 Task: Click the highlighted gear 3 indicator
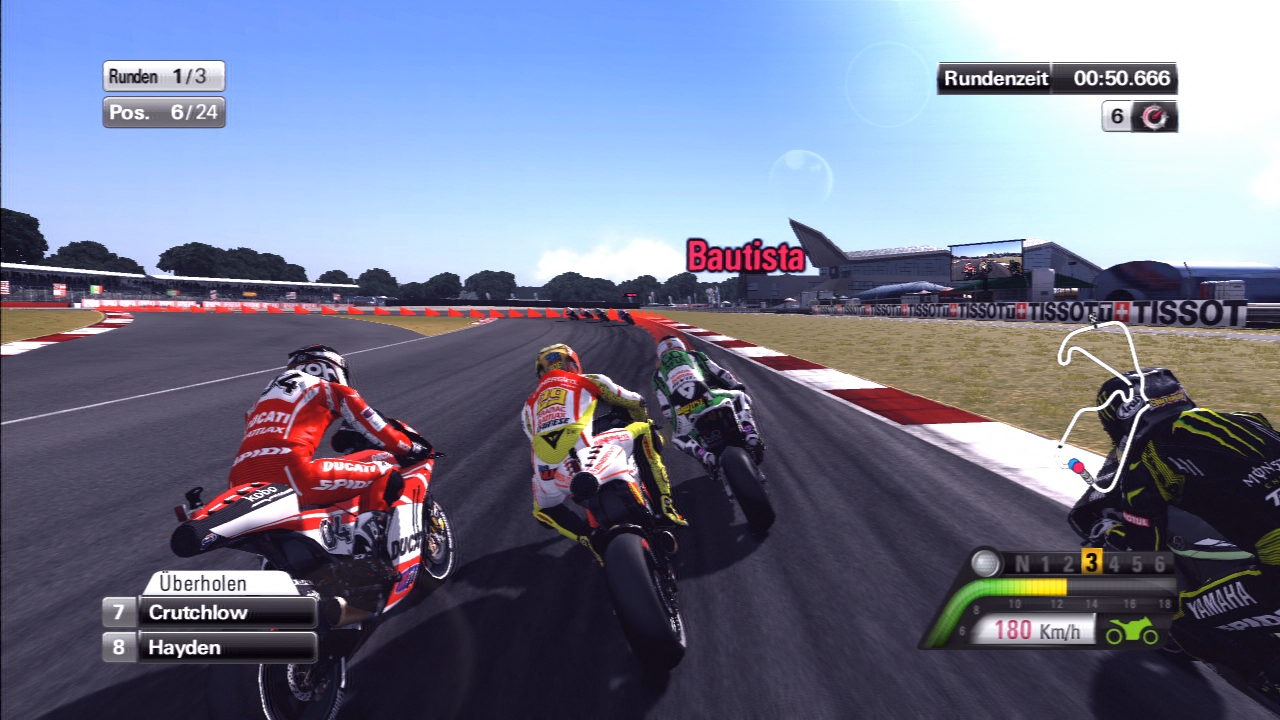pyautogui.click(x=1091, y=563)
